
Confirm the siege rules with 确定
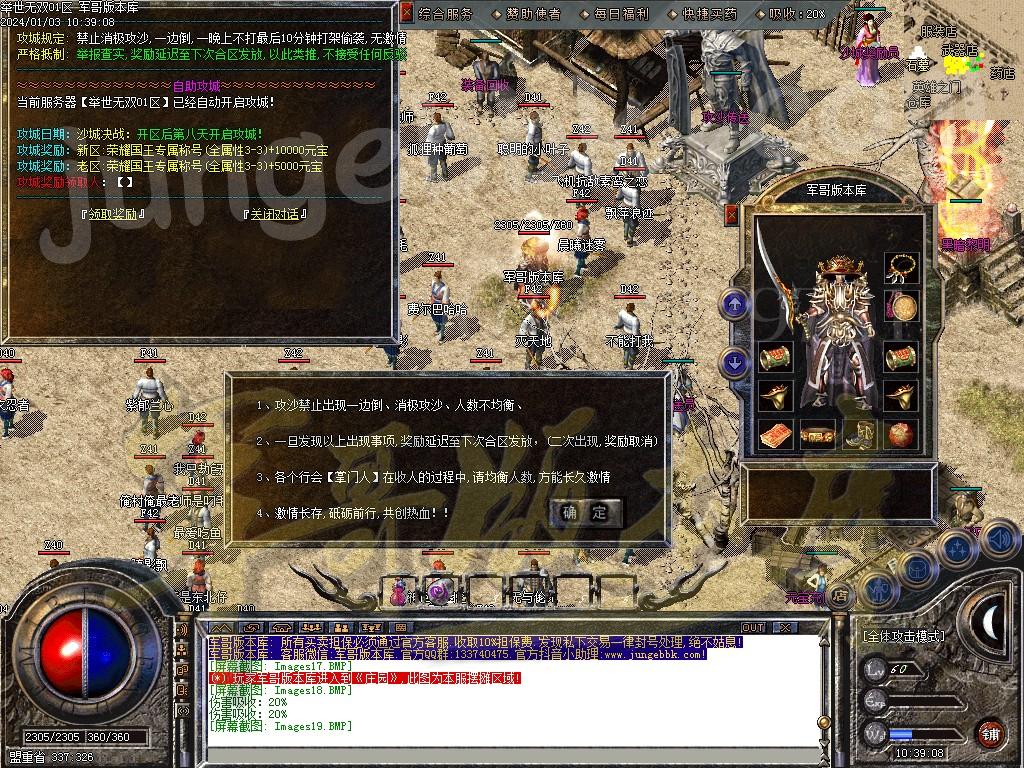coord(585,513)
